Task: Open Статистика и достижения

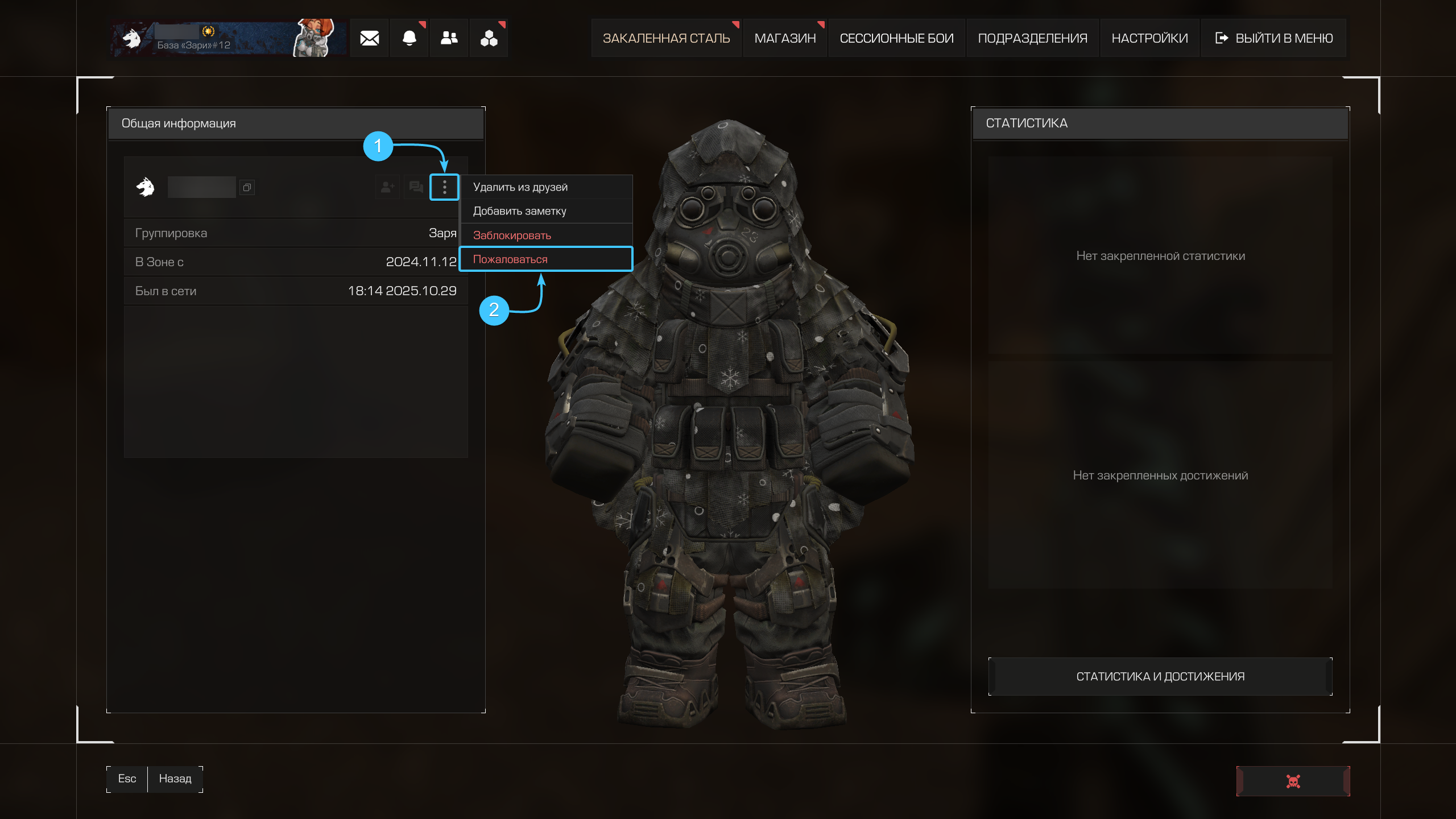Action: click(1160, 676)
